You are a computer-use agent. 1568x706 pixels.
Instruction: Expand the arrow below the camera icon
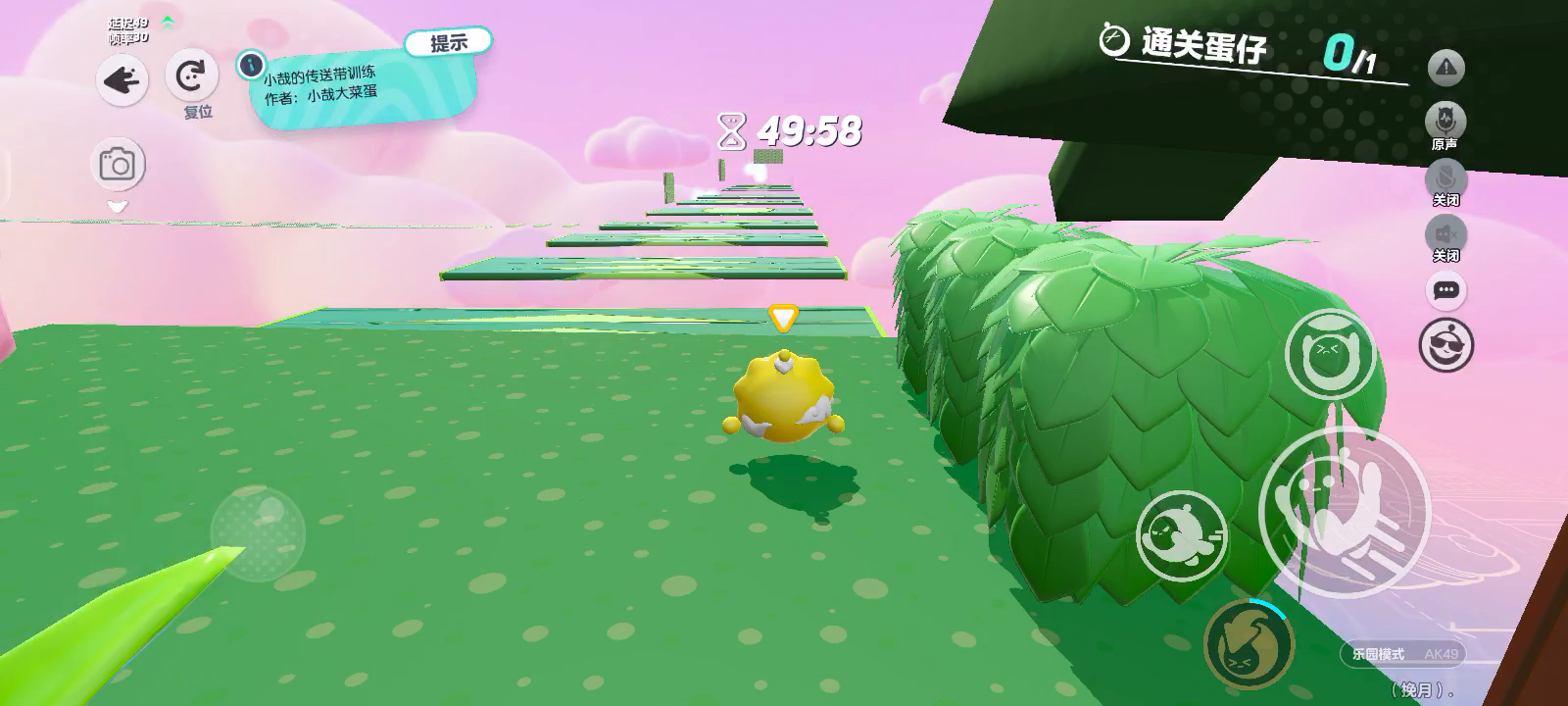tap(118, 207)
